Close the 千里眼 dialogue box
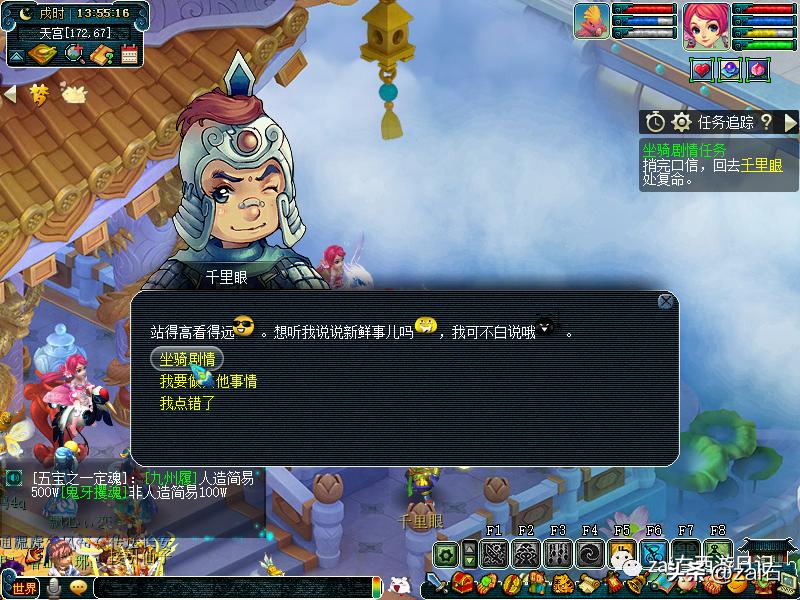This screenshot has height=600, width=800. (x=666, y=301)
